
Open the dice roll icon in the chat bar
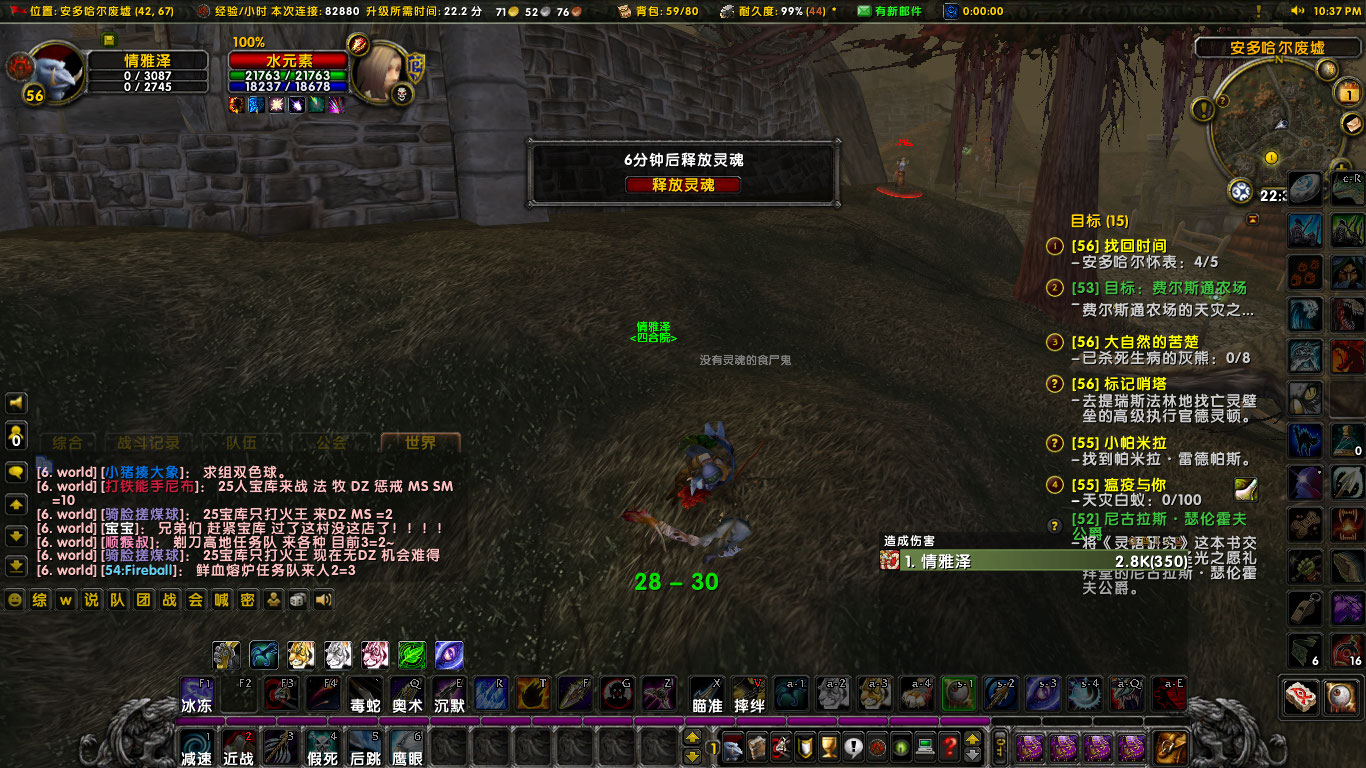point(296,600)
